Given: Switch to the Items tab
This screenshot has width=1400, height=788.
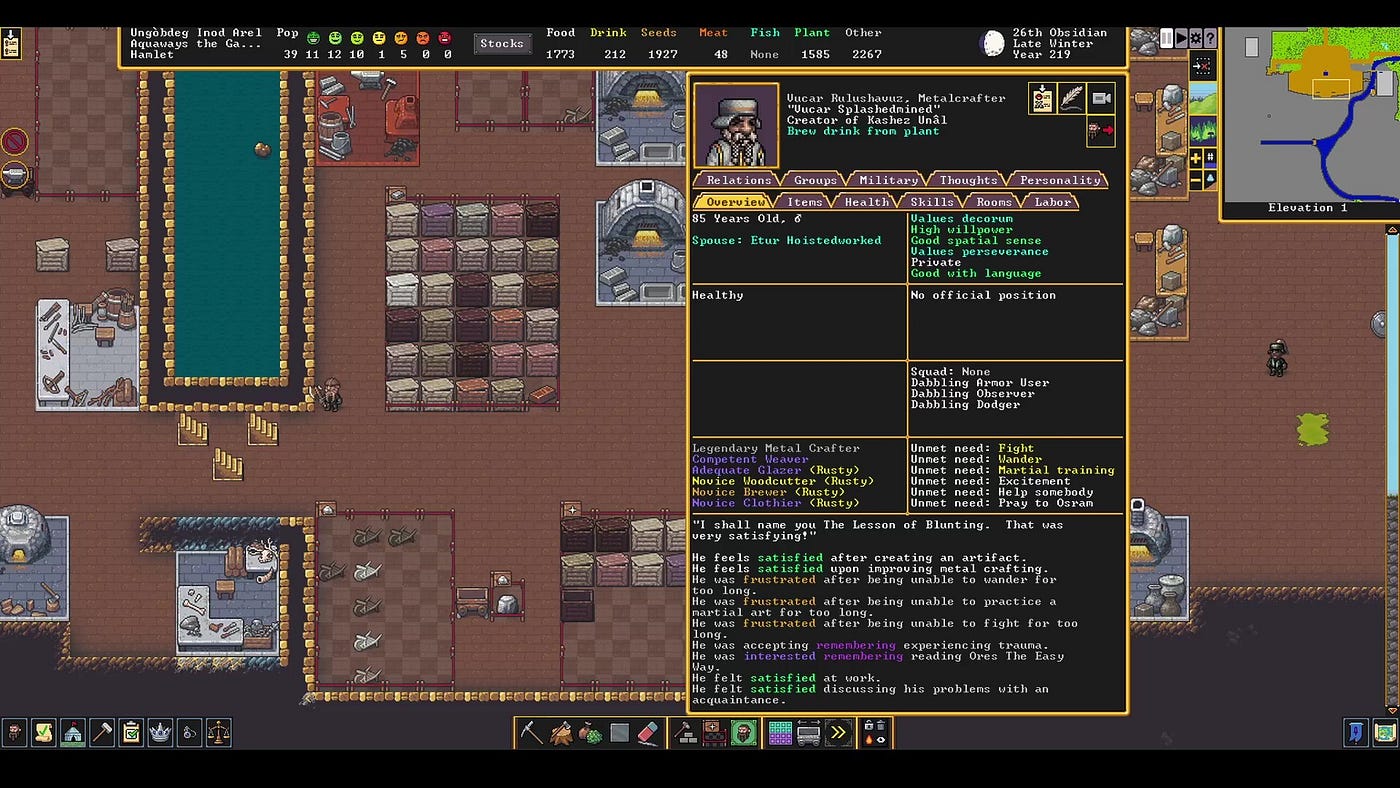Looking at the screenshot, I should click(x=804, y=202).
